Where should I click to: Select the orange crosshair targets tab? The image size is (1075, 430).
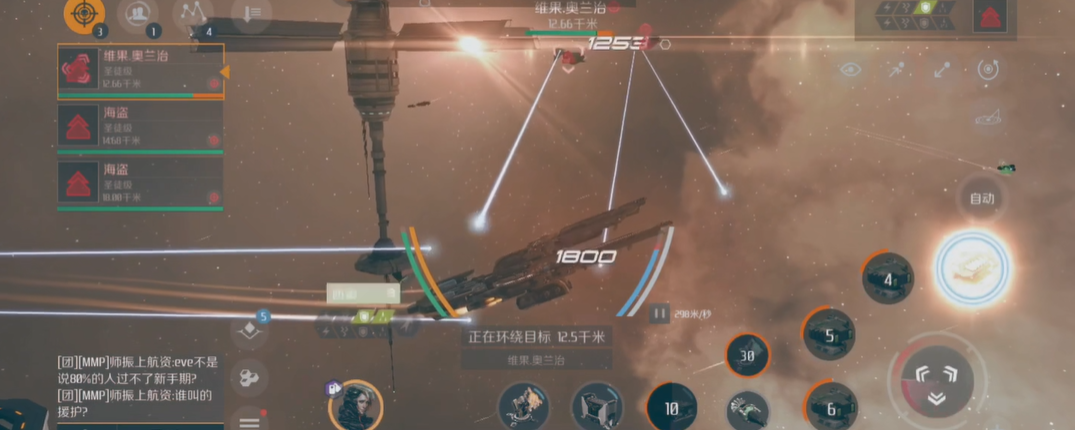point(85,16)
